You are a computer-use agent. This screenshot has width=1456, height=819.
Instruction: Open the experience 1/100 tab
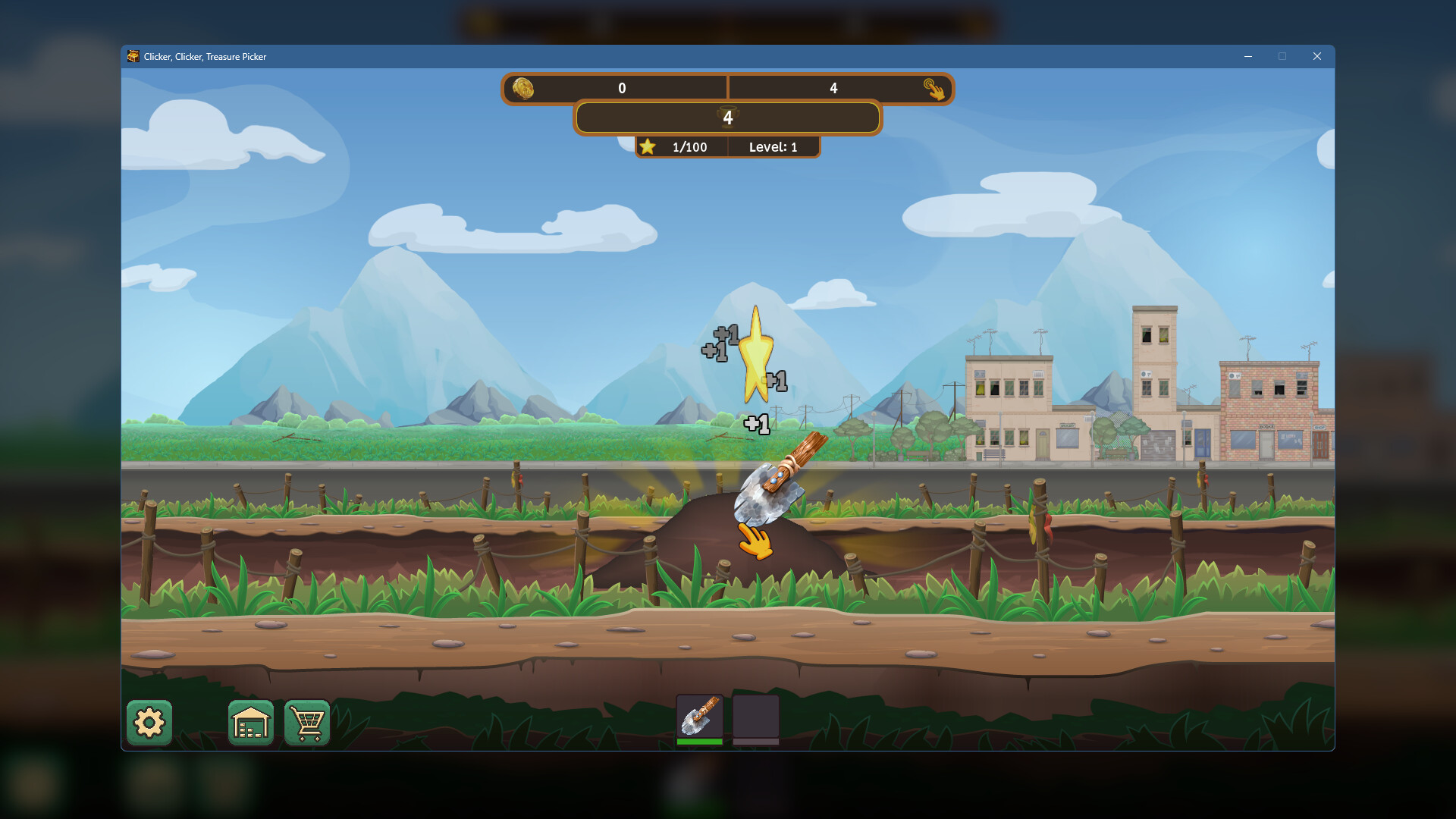click(687, 146)
